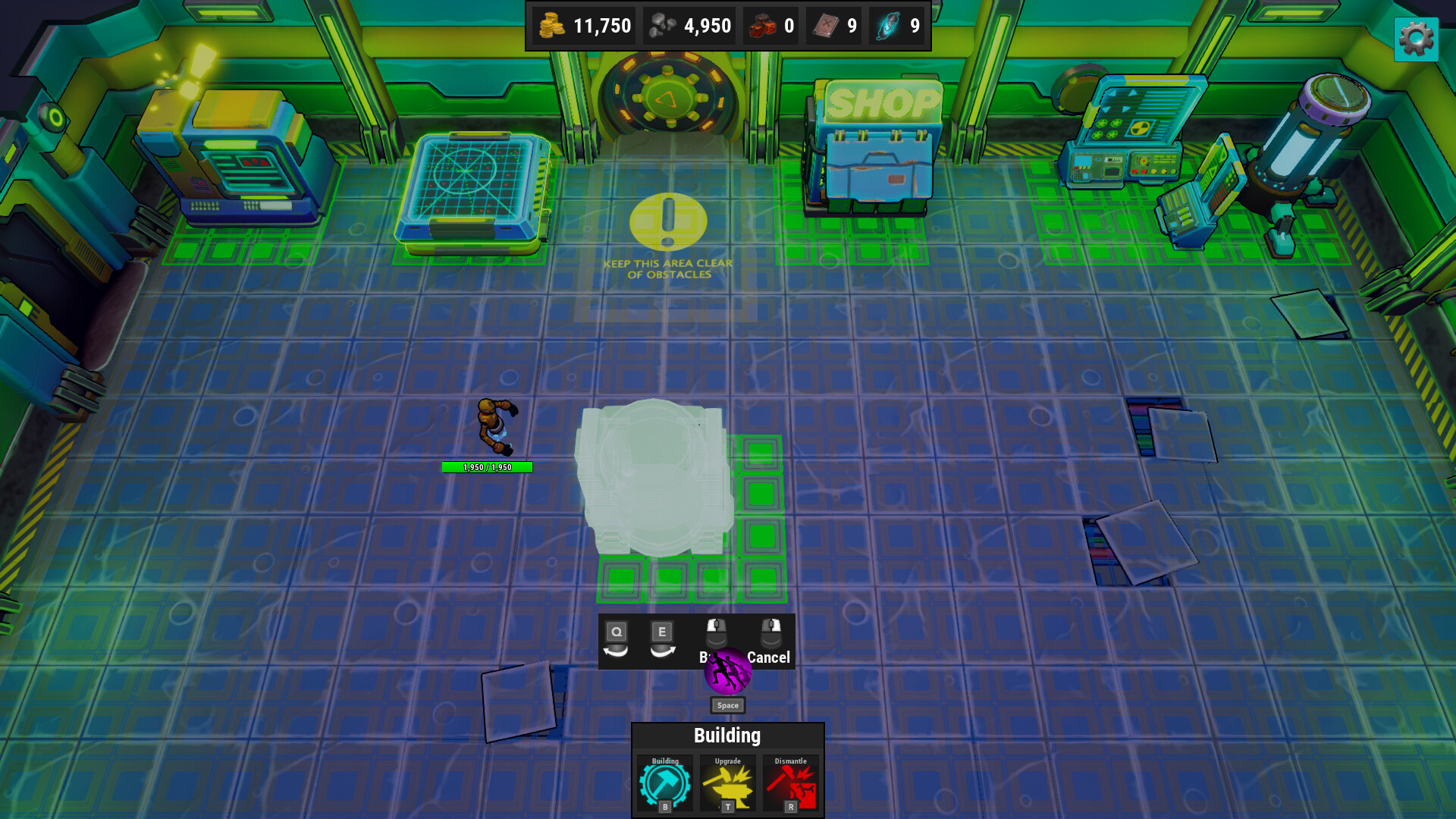Click the gold coins resource icon
This screenshot has width=1456, height=819.
point(551,25)
